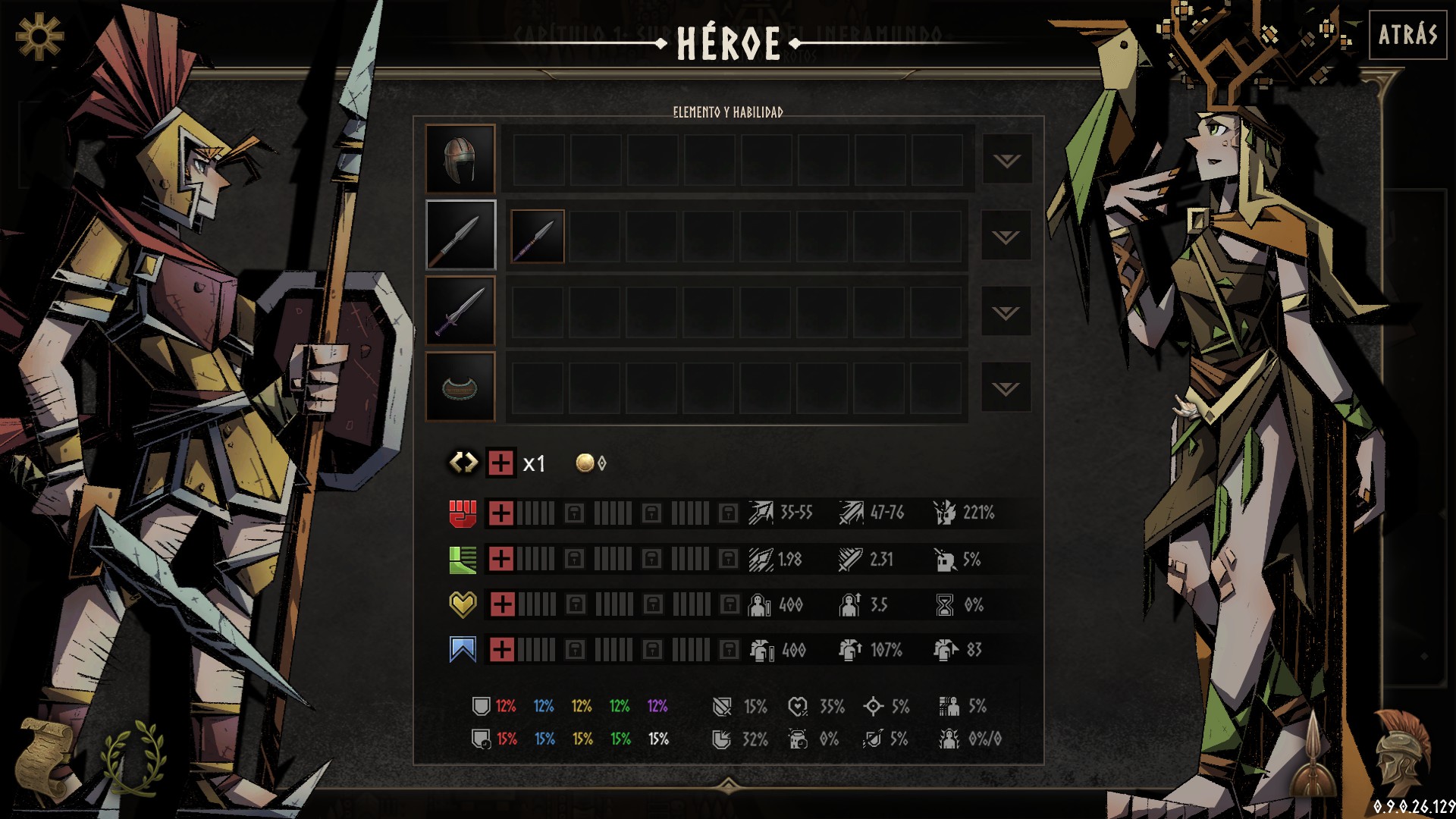Screen dimensions: 1456x819
Task: Select the shield equipment slot
Action: (x=460, y=387)
